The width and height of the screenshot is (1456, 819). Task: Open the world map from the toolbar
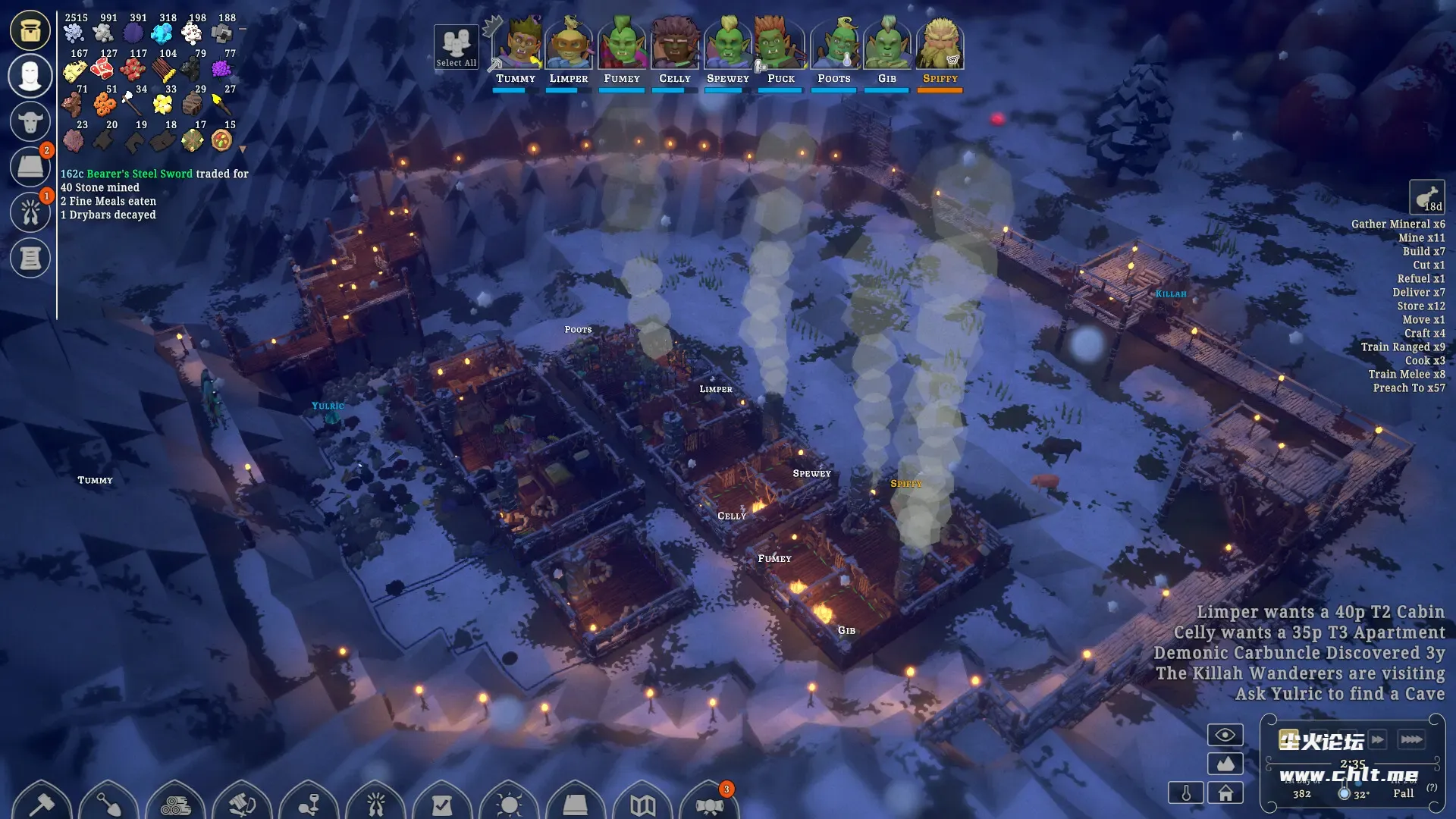[642, 804]
